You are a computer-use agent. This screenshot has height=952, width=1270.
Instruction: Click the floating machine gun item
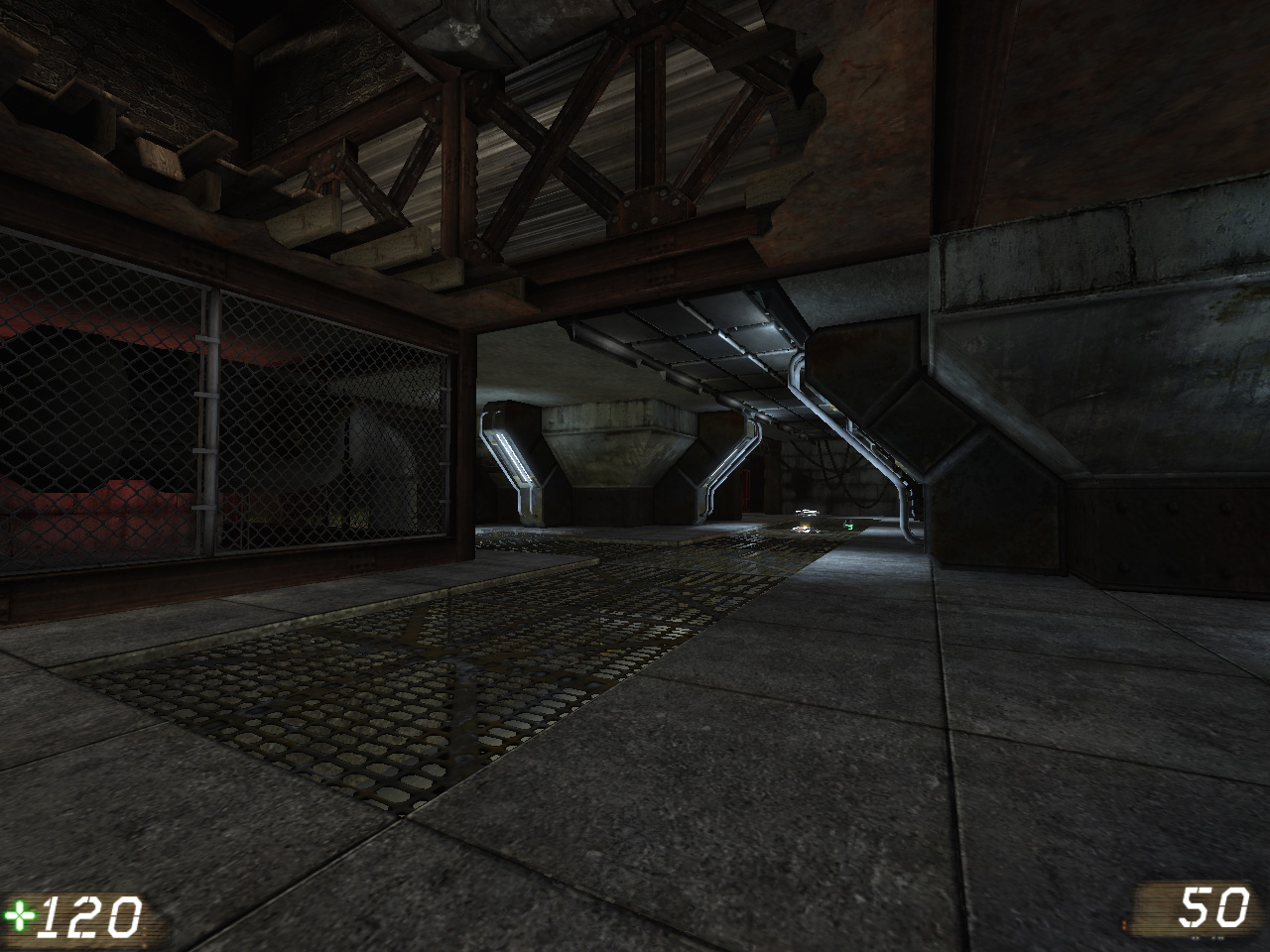coord(807,512)
